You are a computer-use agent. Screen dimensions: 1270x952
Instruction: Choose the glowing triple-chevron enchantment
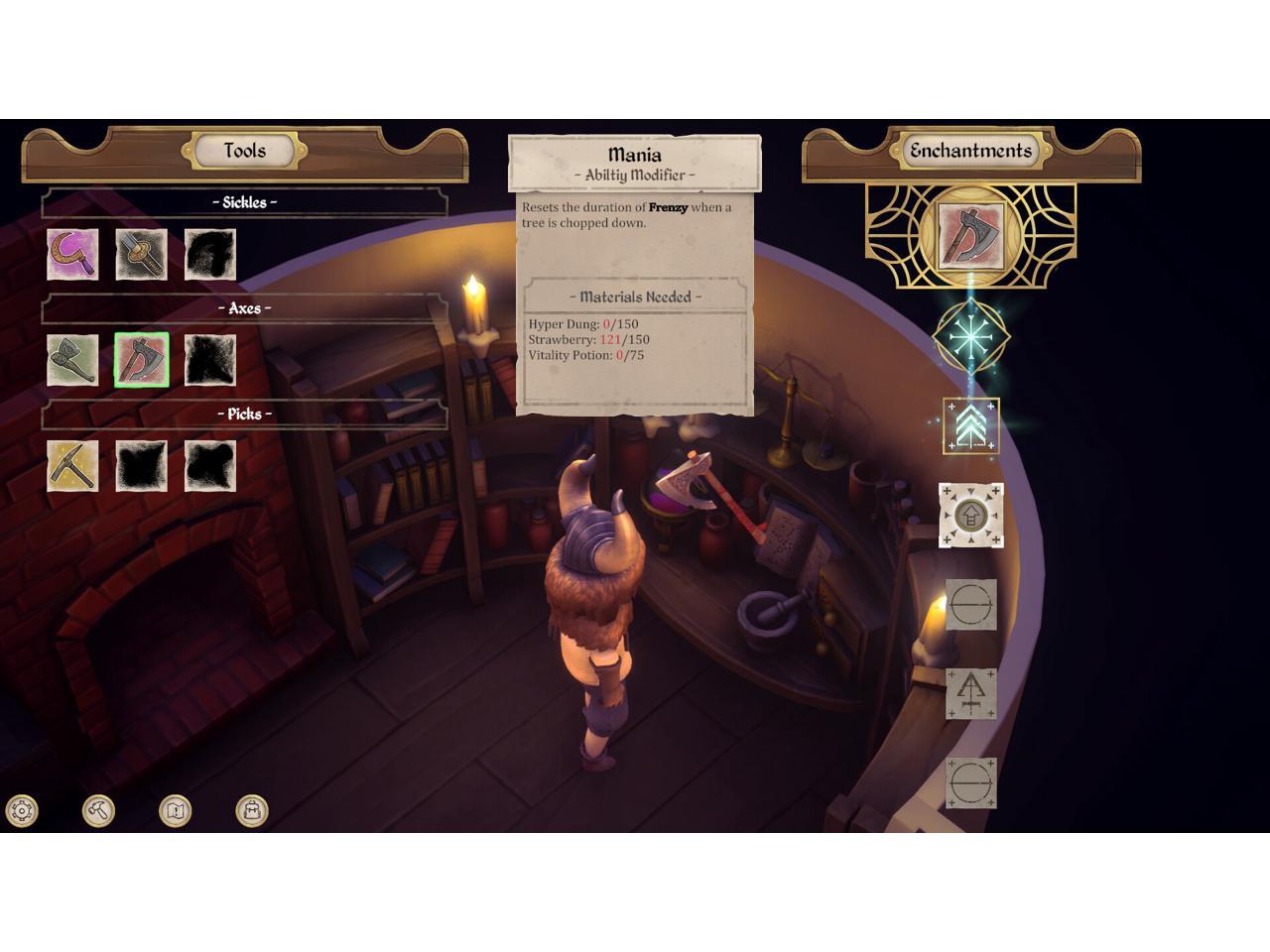[x=970, y=425]
